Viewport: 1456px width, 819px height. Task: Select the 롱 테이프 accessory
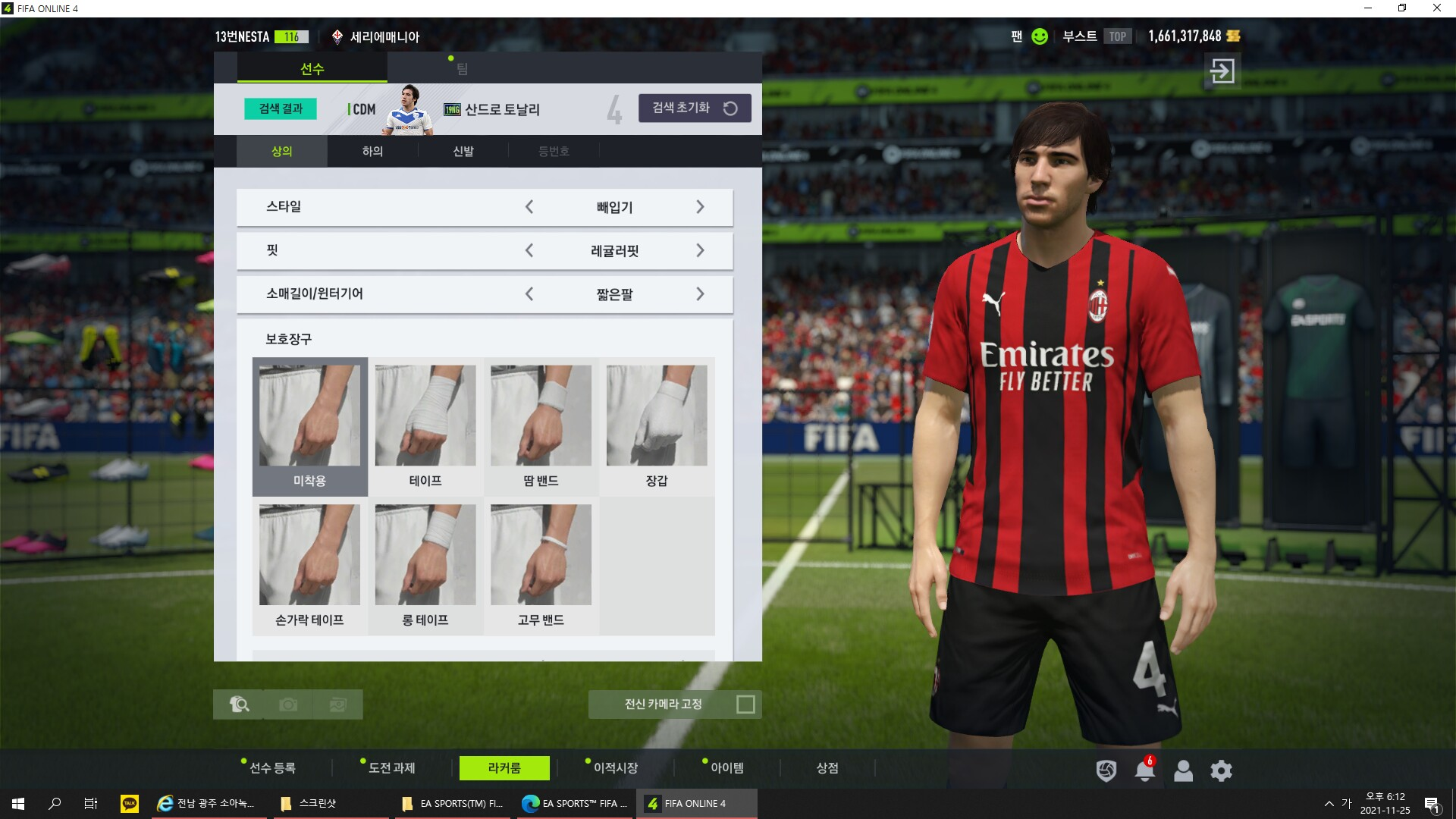[425, 566]
